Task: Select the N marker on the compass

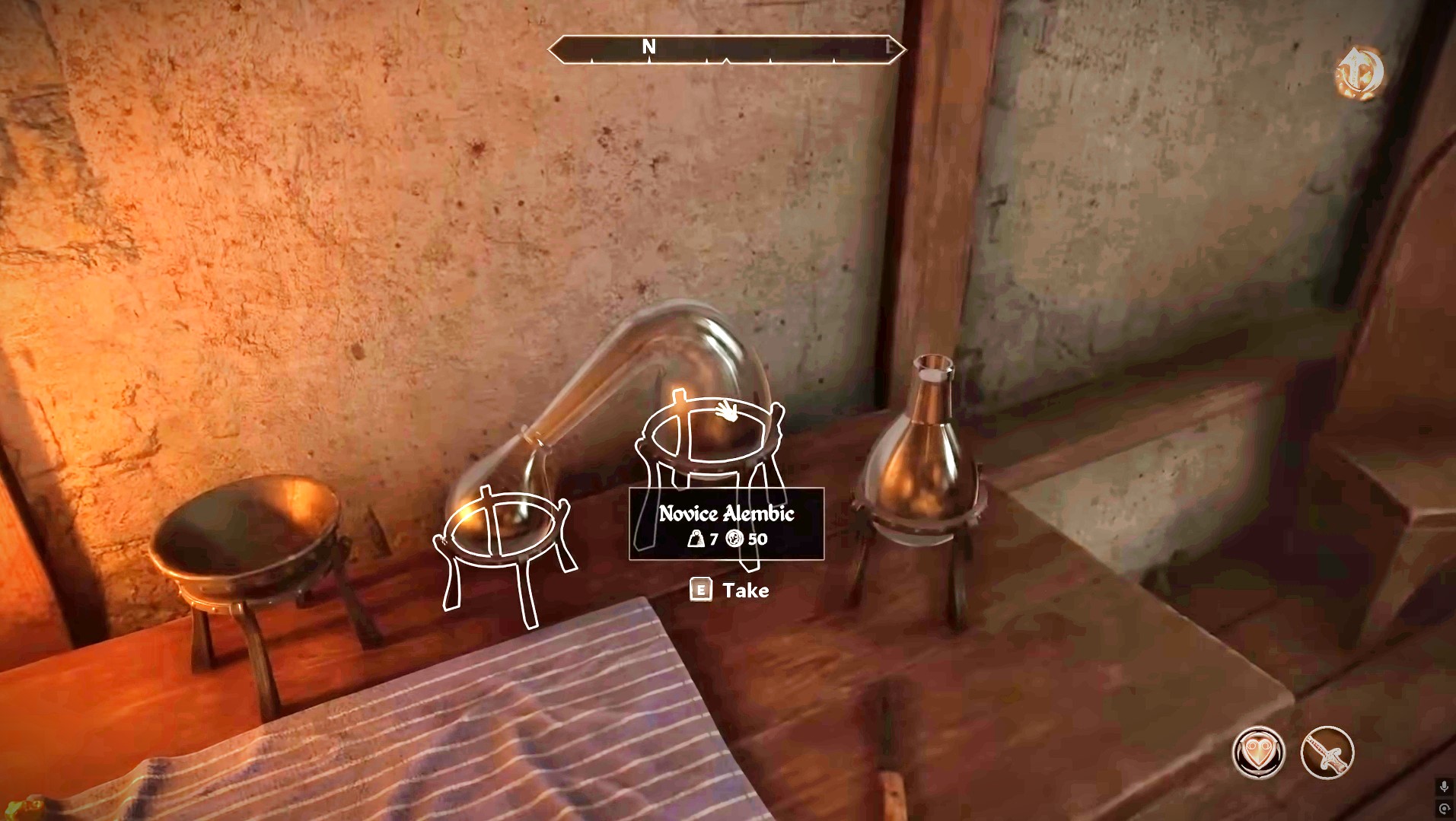Action: (x=648, y=46)
